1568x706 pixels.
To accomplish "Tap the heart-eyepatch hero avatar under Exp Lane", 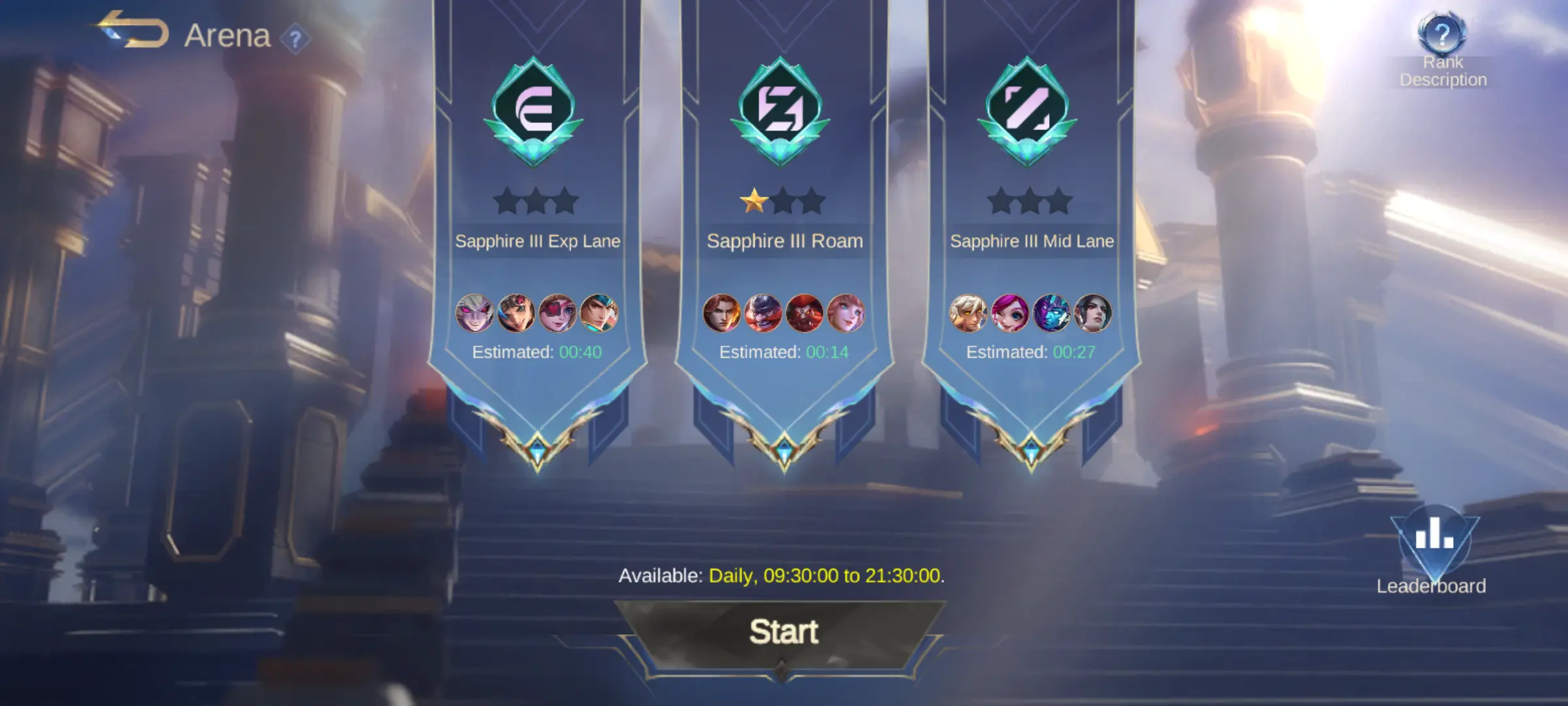I will [x=559, y=312].
